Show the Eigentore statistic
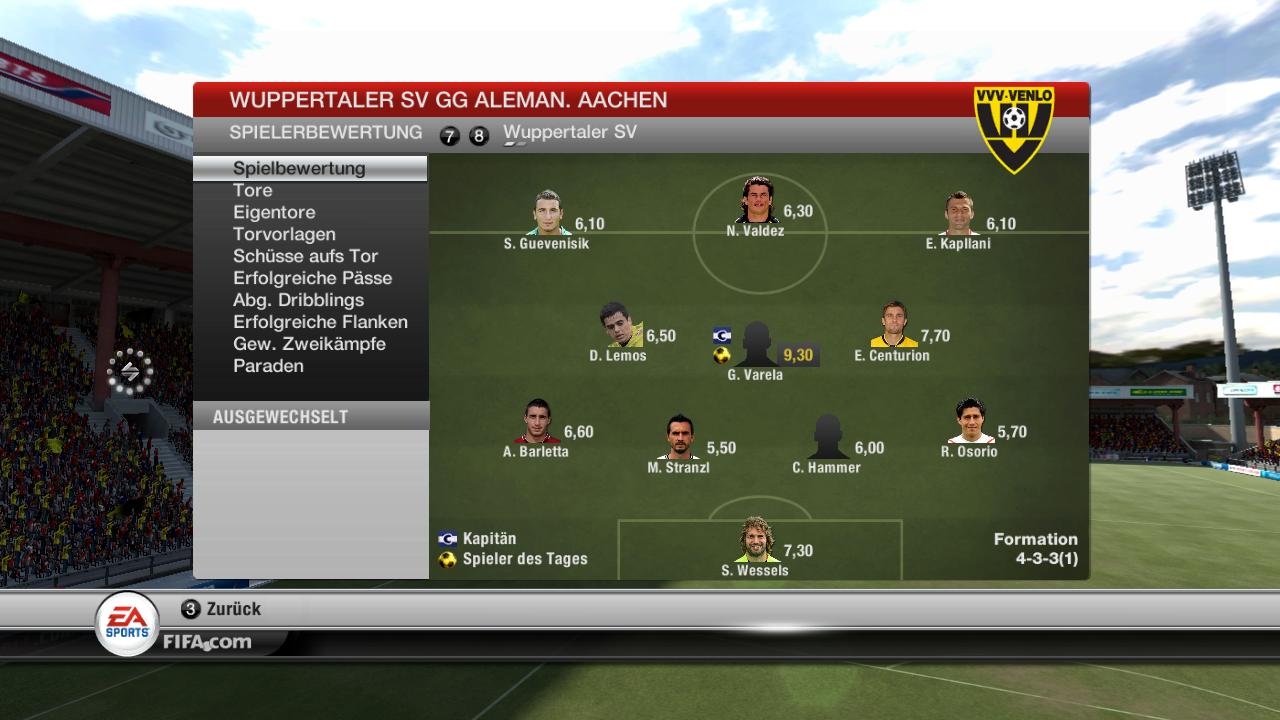Screen dimensions: 1280x720 coord(274,212)
